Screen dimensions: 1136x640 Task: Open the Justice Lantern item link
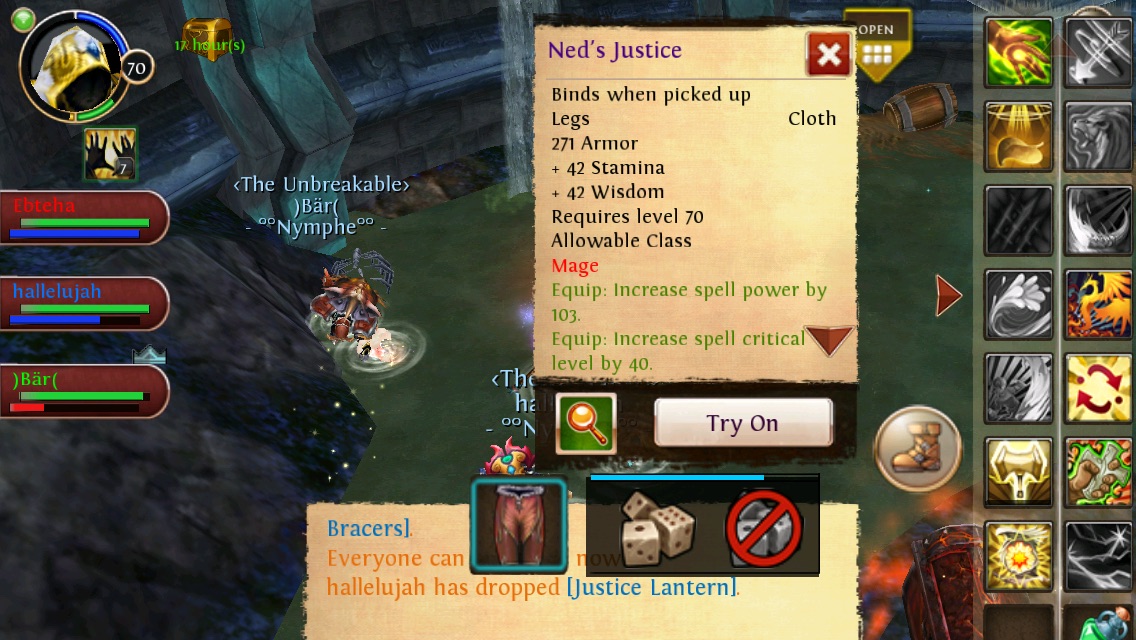[x=651, y=587]
